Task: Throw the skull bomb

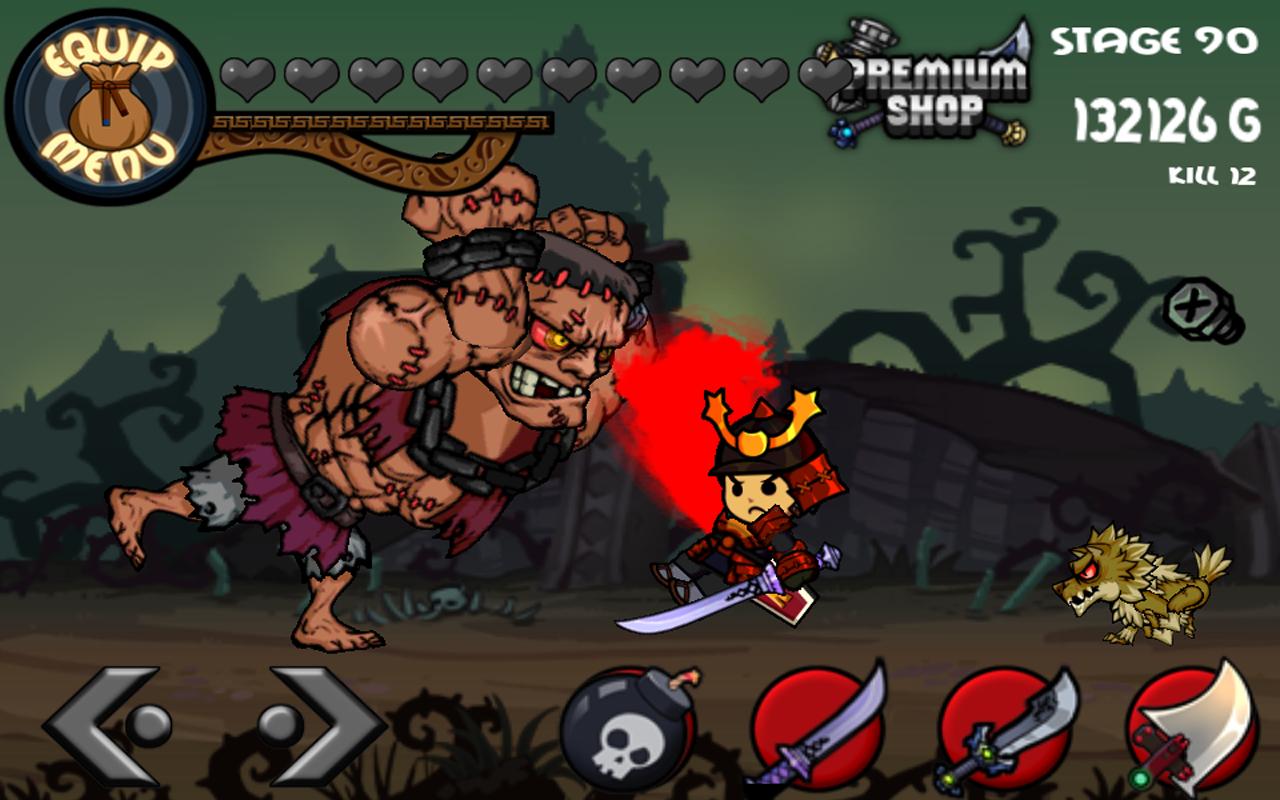Action: [x=627, y=730]
